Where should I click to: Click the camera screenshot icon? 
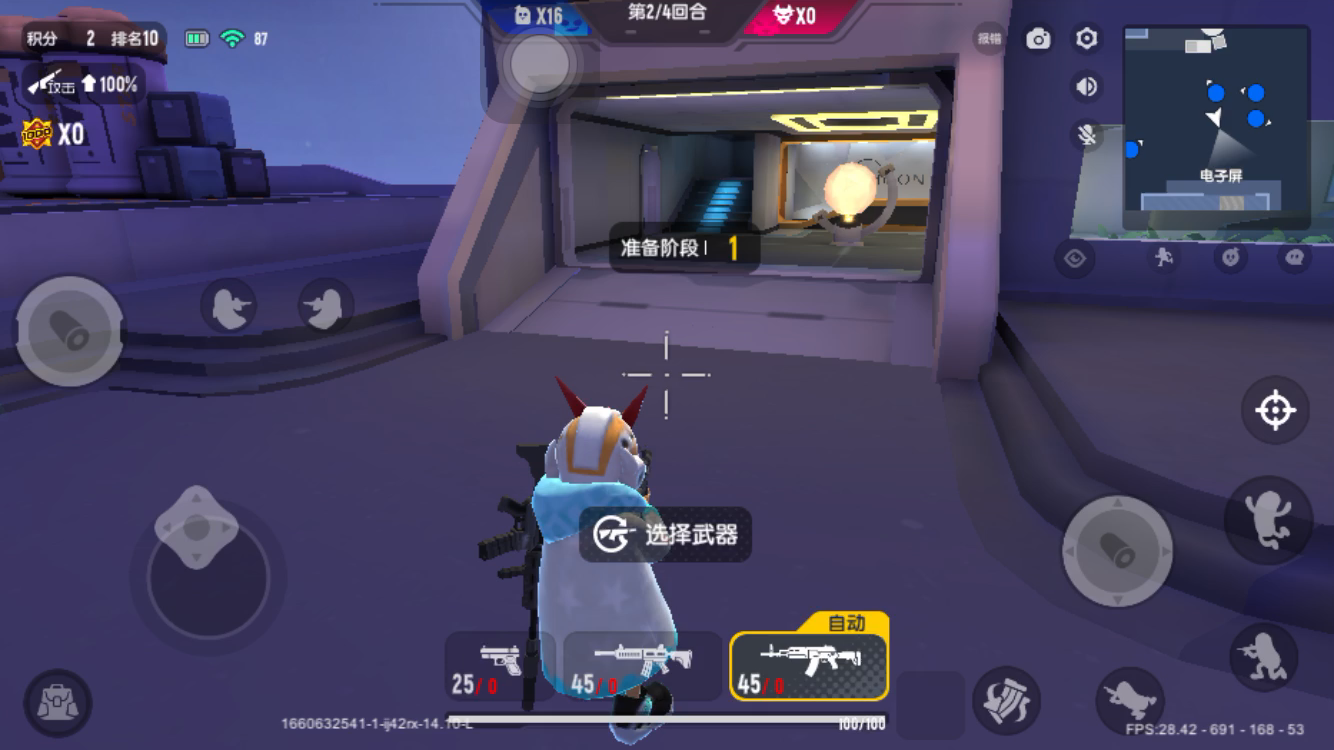point(1040,36)
